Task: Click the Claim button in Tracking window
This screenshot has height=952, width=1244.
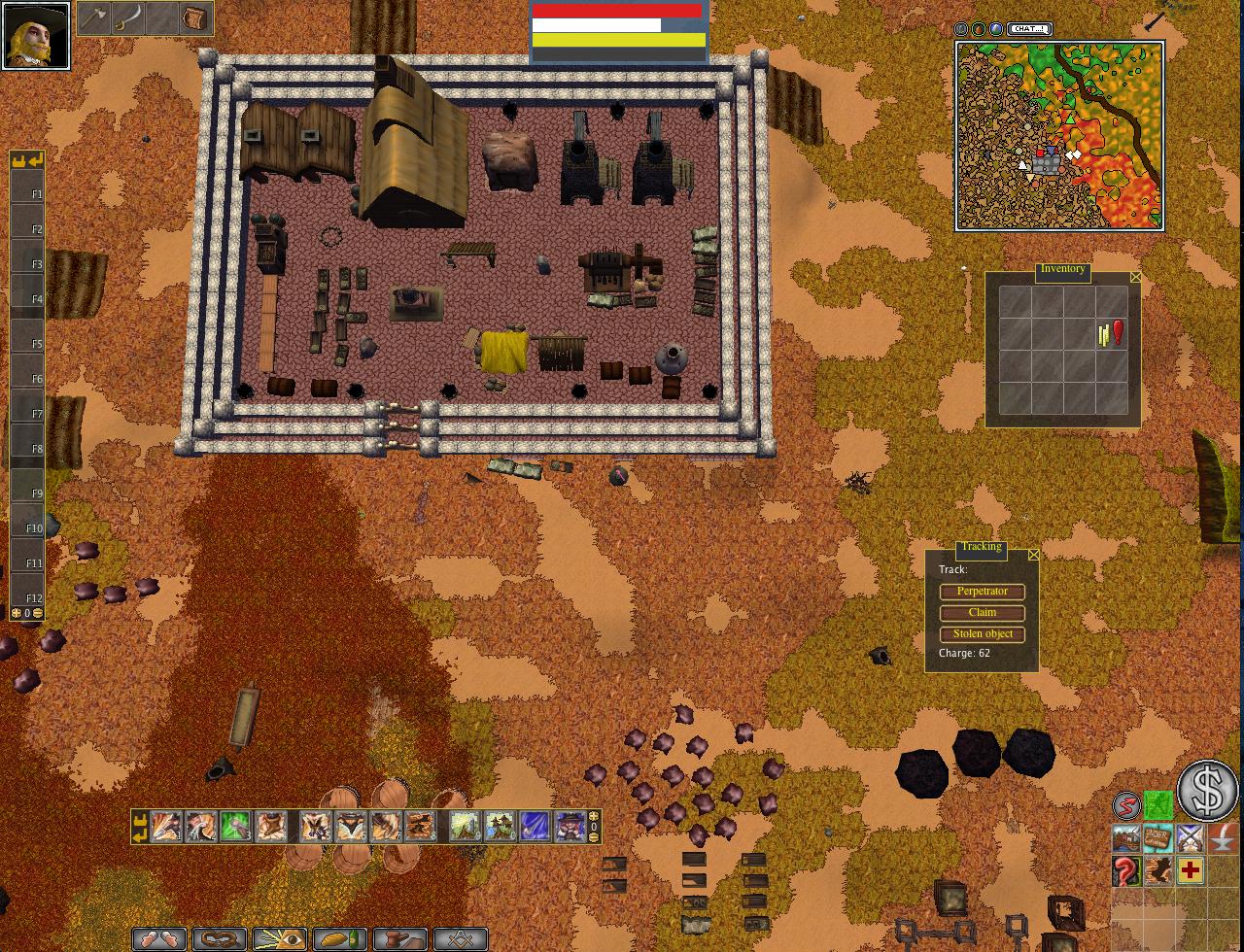Action: (x=982, y=613)
